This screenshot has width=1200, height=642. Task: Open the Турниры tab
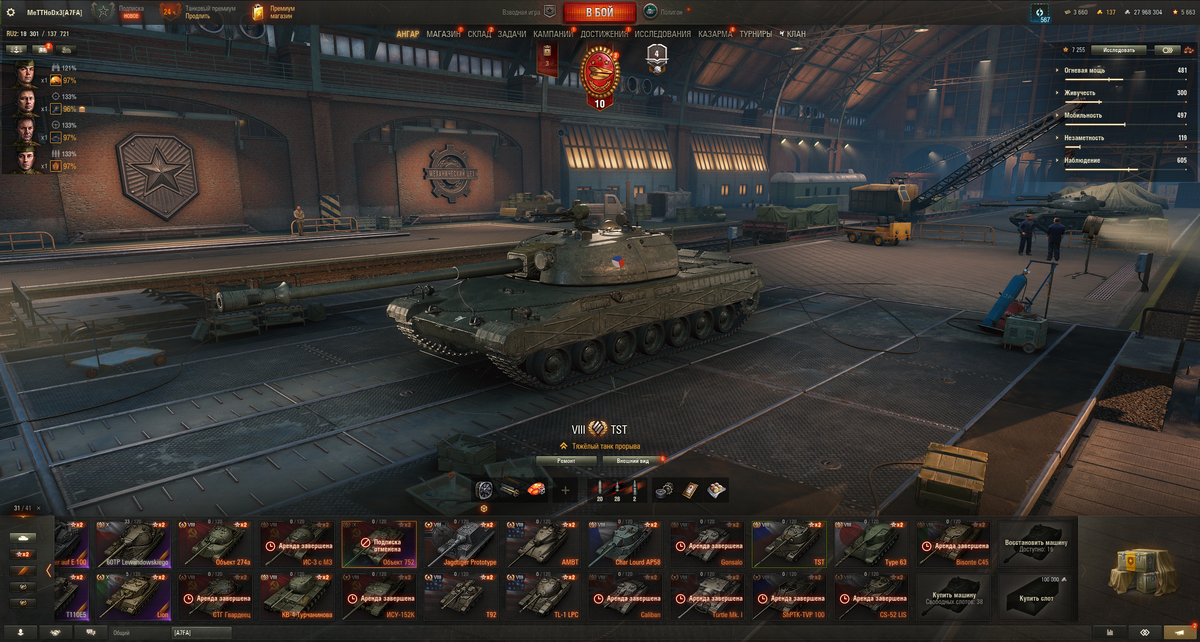(756, 34)
